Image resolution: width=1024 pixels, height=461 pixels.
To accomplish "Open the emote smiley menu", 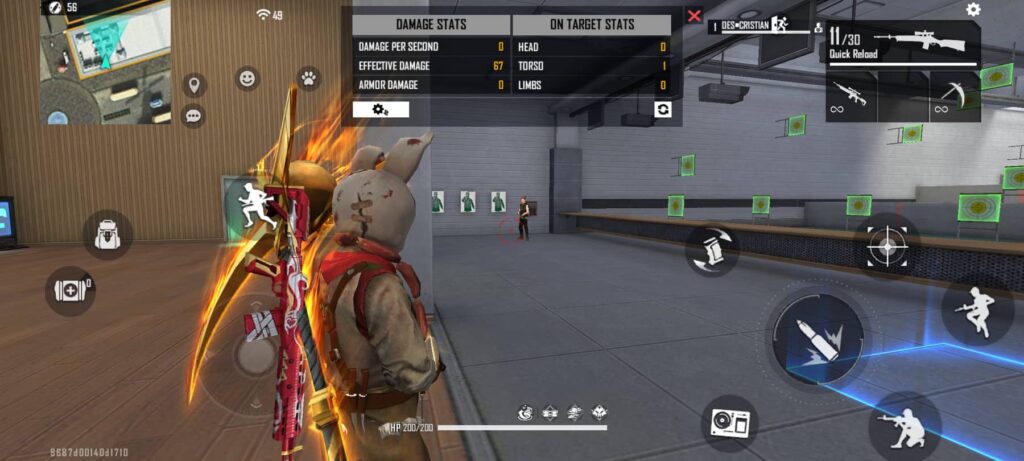I will [247, 78].
